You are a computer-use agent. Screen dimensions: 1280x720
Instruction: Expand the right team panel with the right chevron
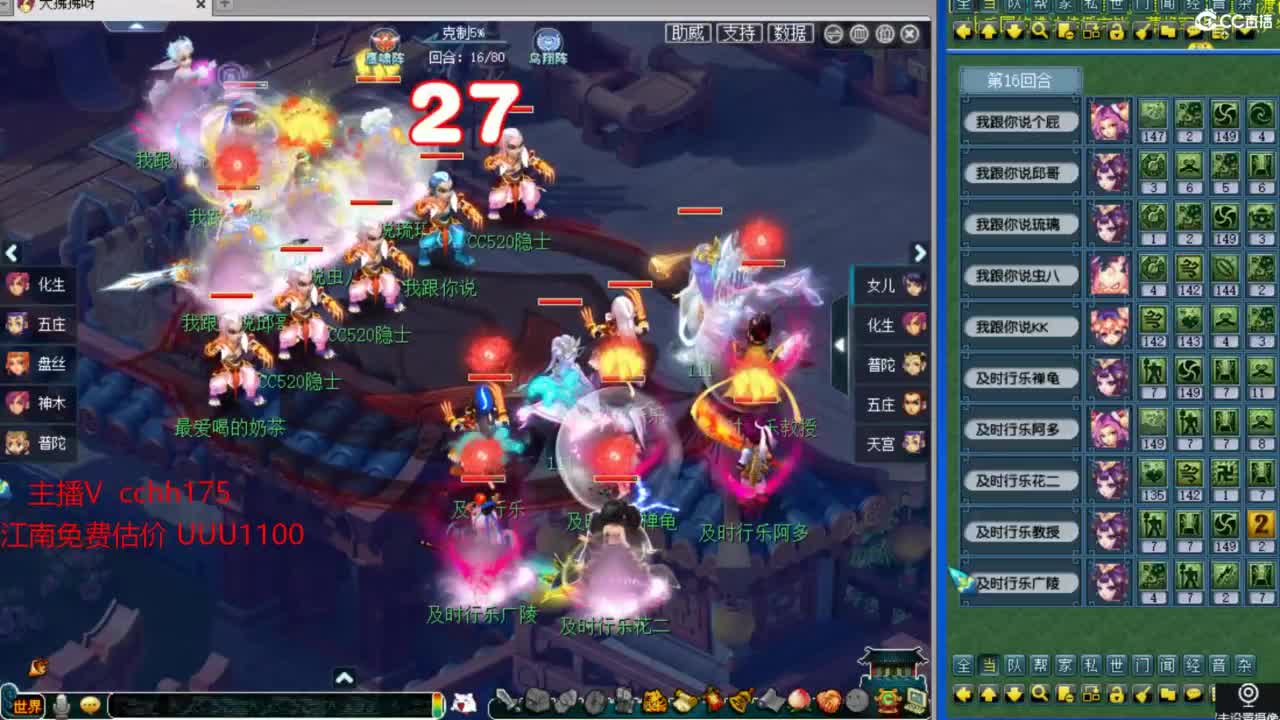pos(919,253)
